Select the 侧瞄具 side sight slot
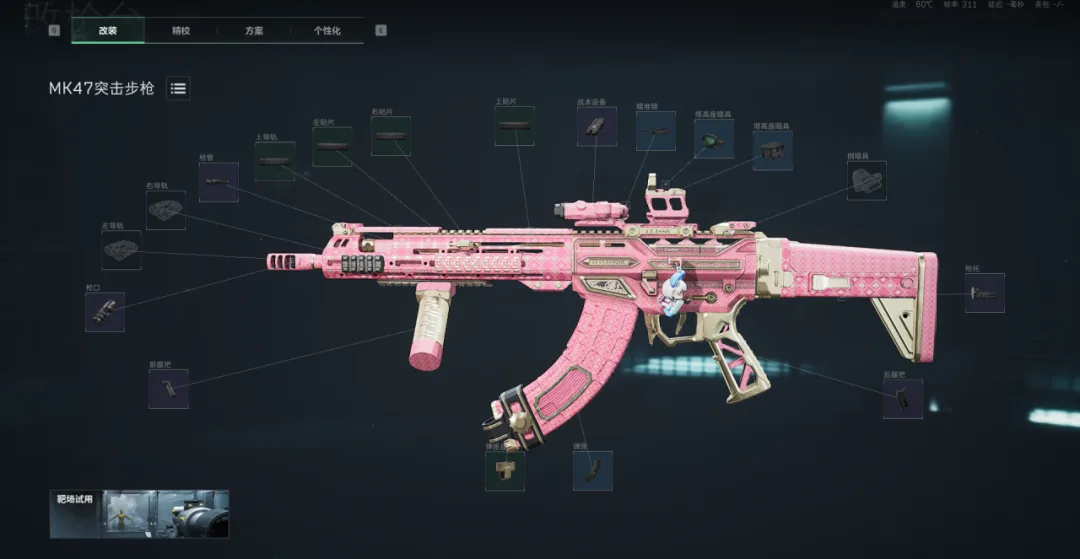 tap(866, 180)
